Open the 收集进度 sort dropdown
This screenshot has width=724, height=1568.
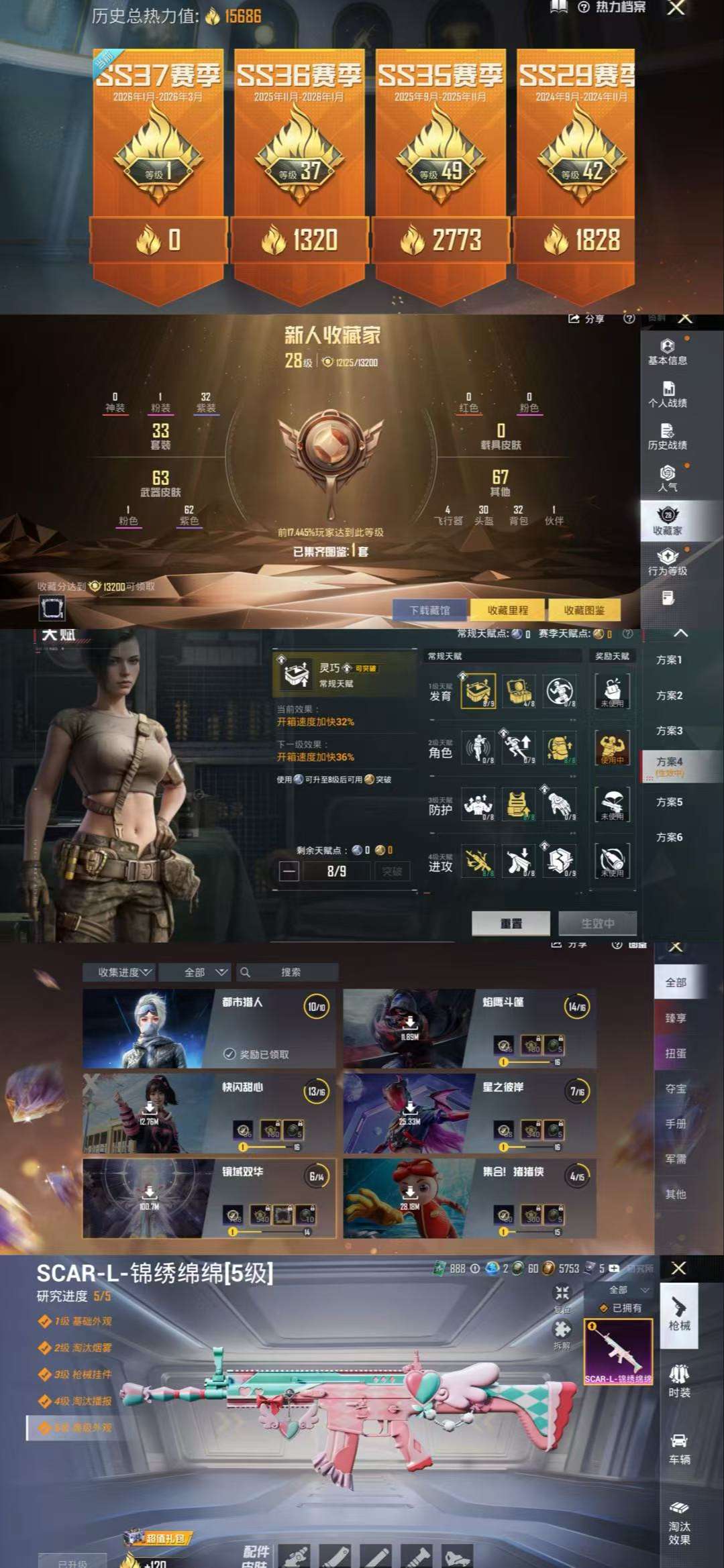(124, 972)
